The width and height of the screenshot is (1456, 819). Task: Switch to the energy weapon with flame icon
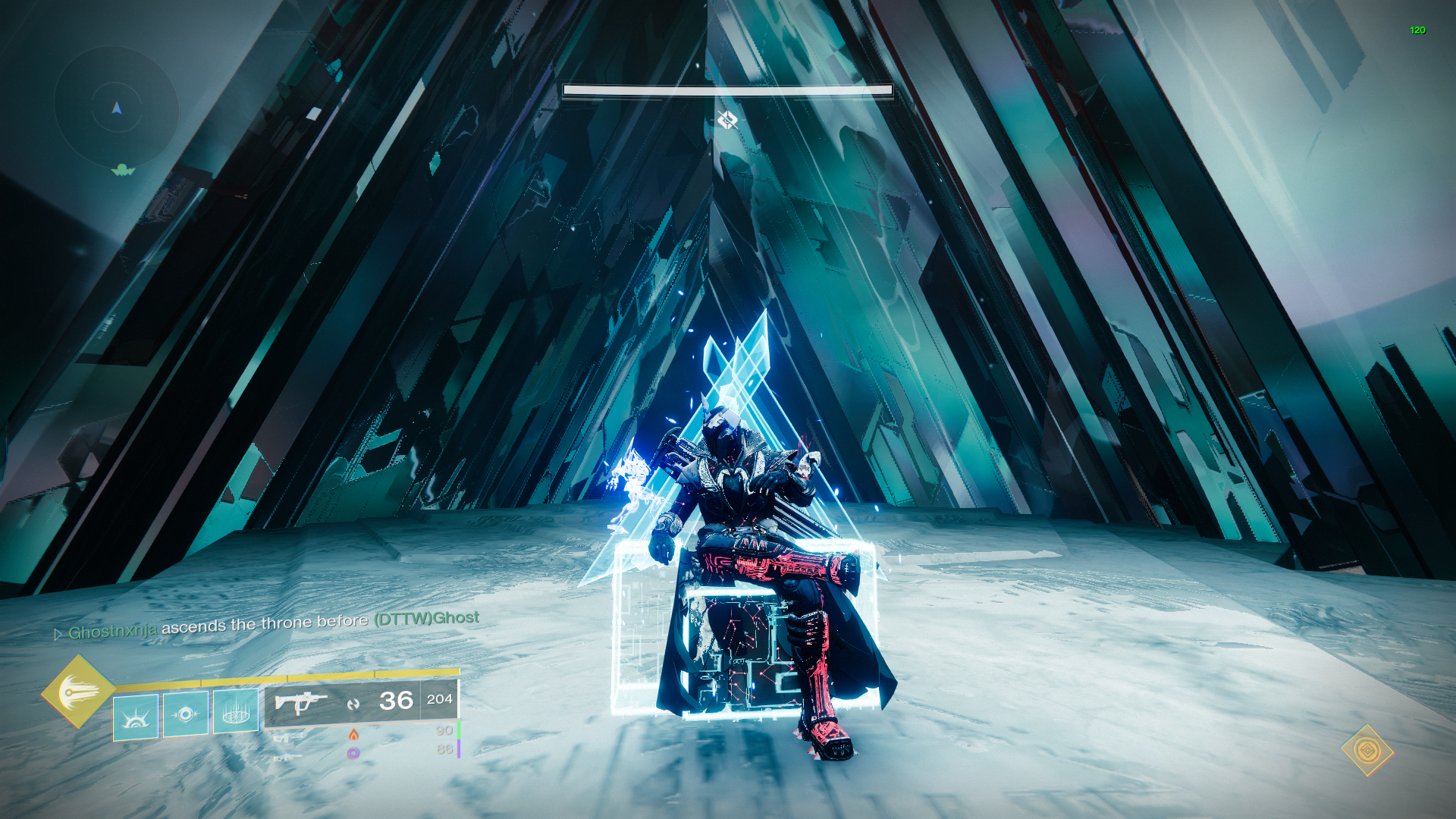pos(353,734)
